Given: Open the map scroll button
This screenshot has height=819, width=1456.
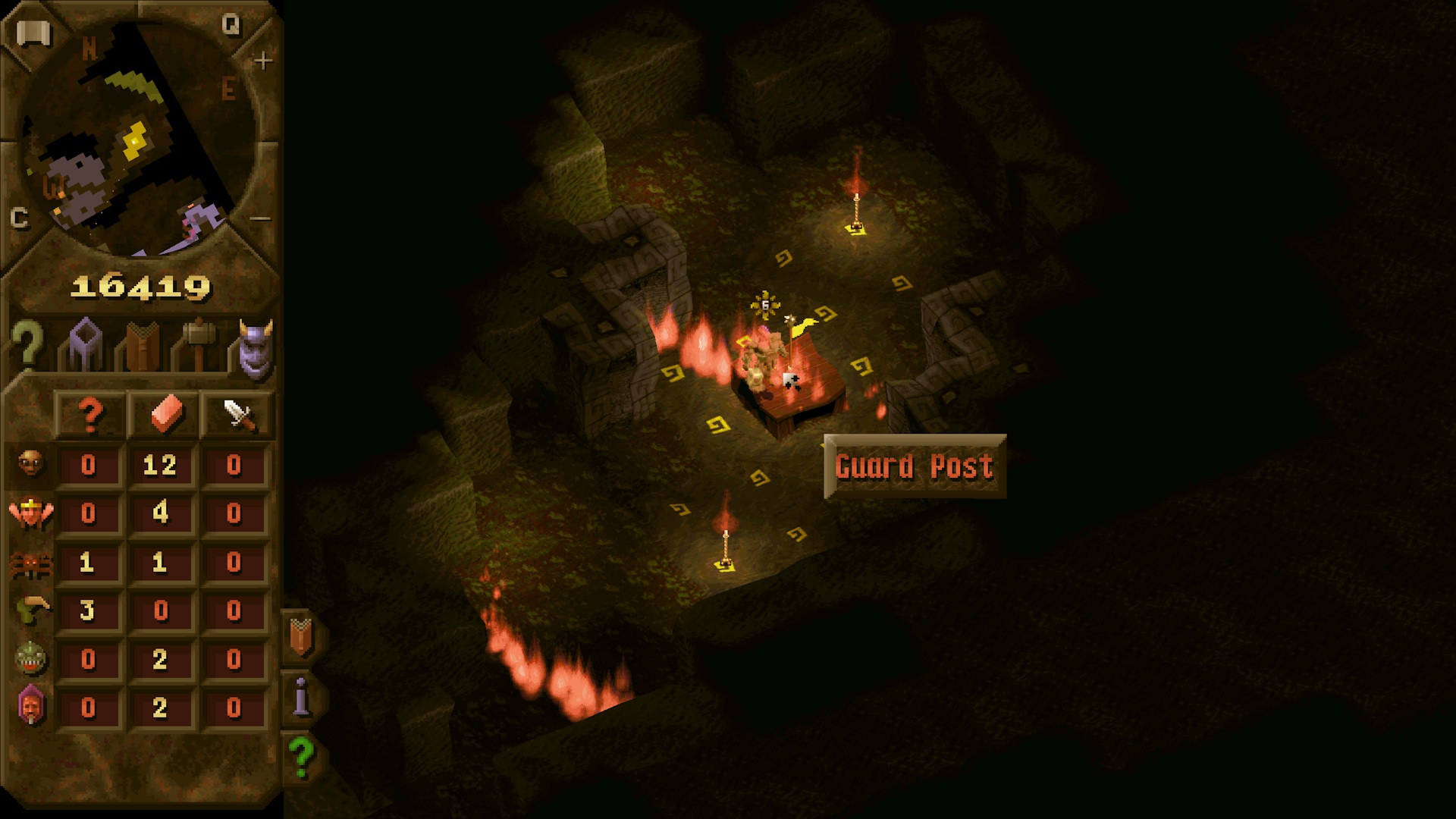Looking at the screenshot, I should click(x=33, y=33).
